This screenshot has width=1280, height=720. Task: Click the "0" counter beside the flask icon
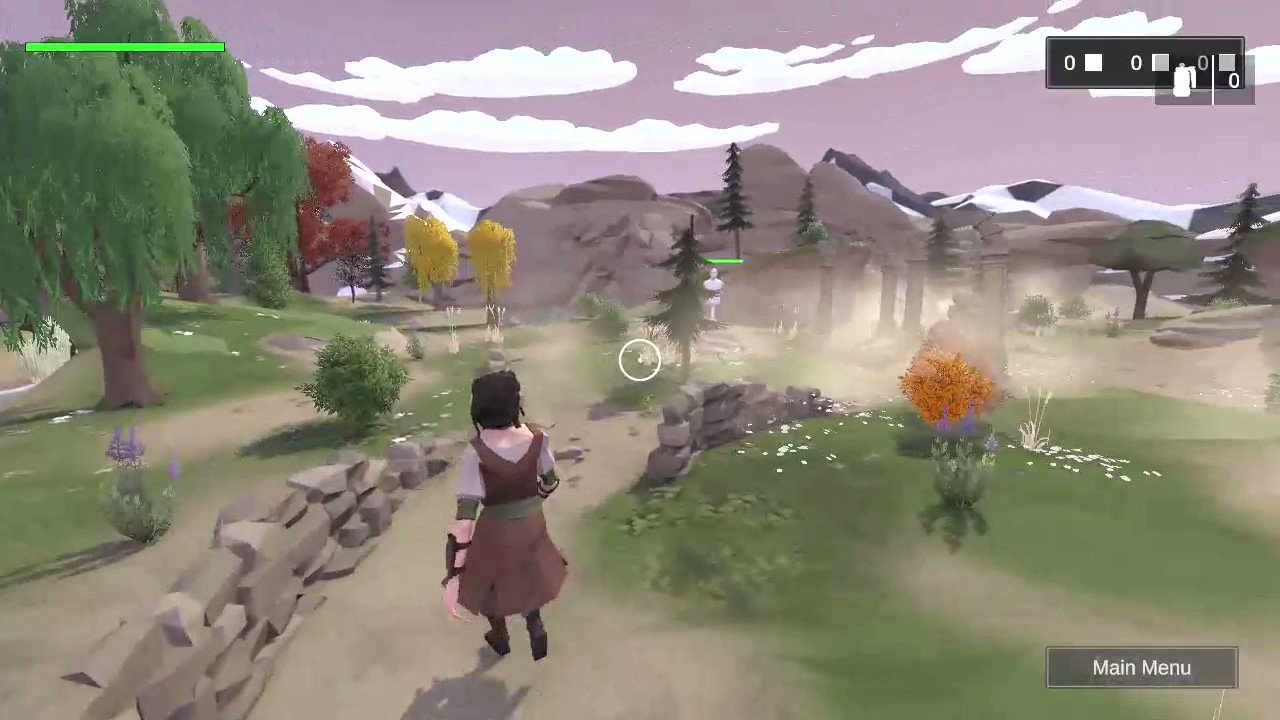[1203, 63]
